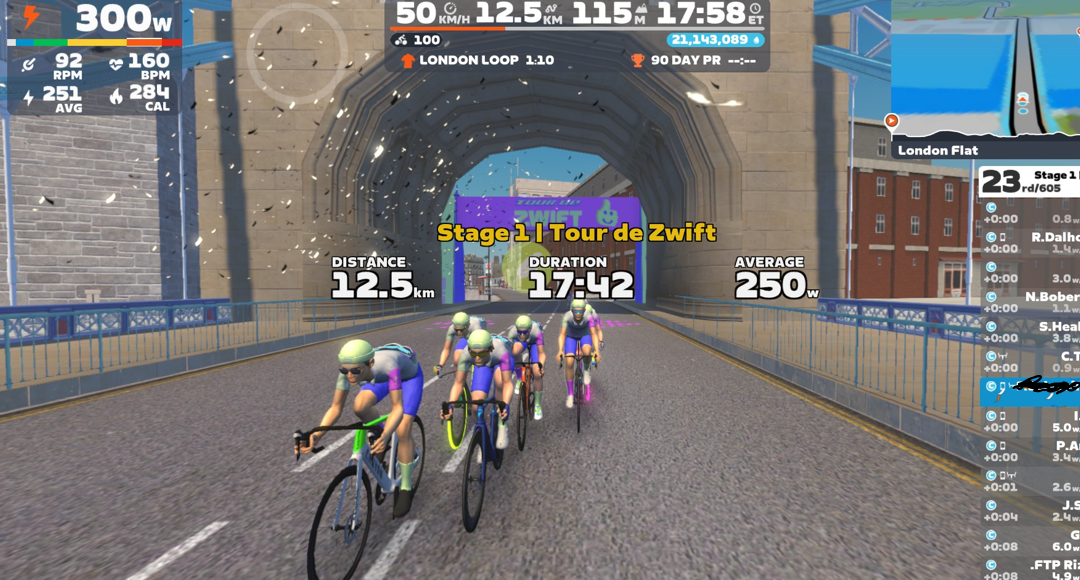Open the power panel showing 300w

(x=95, y=19)
